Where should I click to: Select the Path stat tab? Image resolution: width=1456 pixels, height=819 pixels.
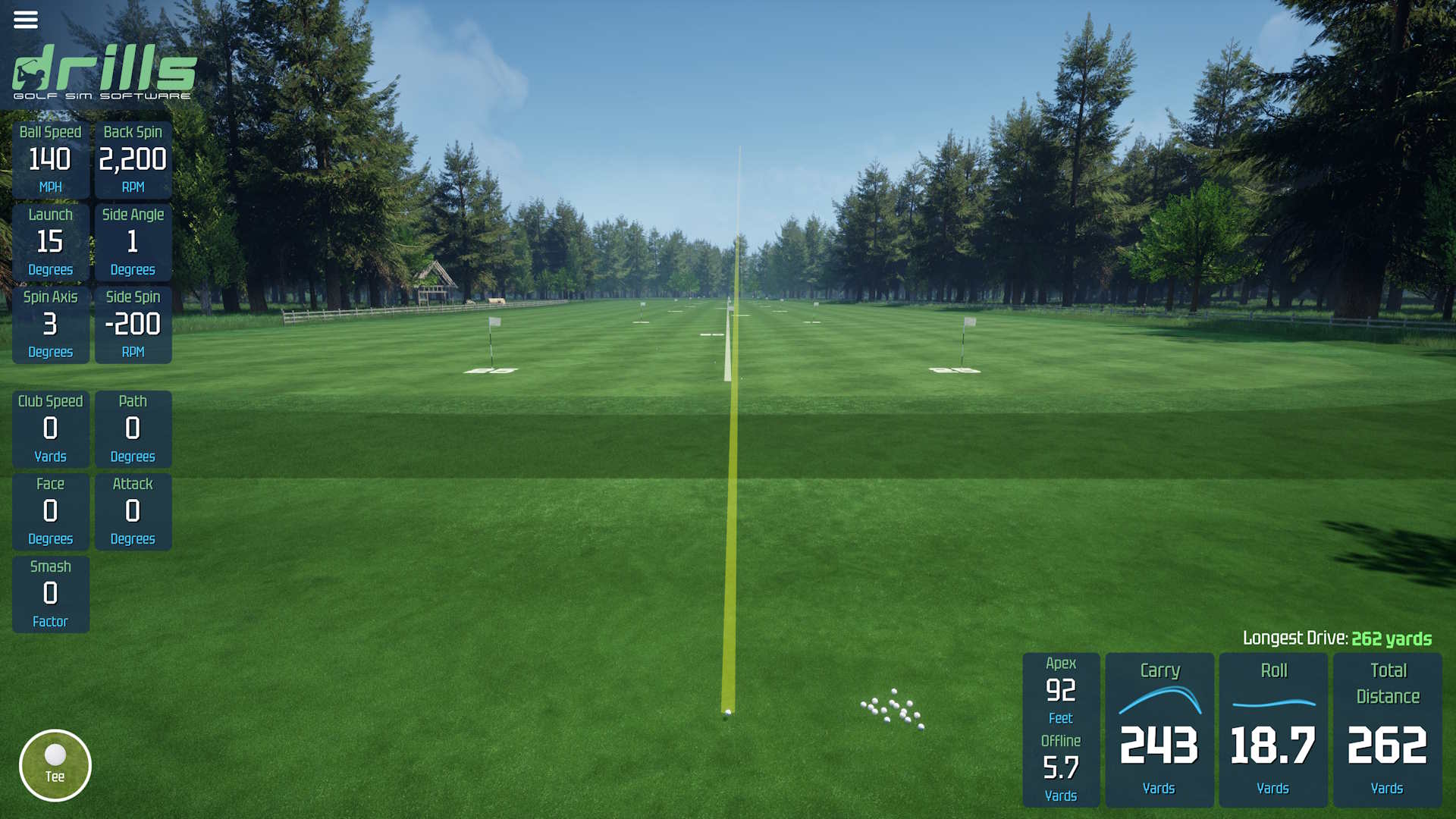[x=133, y=428]
